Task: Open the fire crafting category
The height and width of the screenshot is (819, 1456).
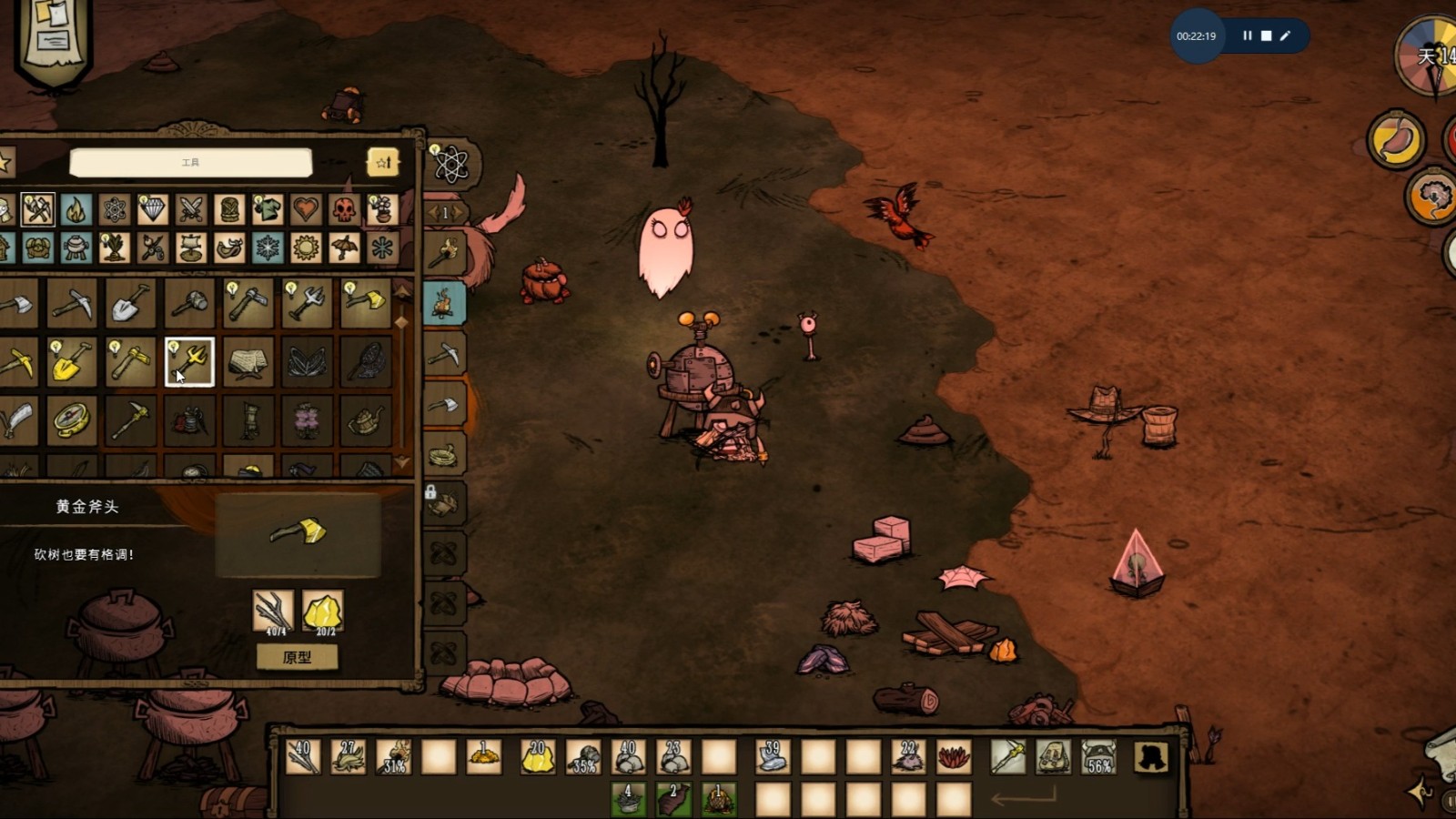Action: 76,209
